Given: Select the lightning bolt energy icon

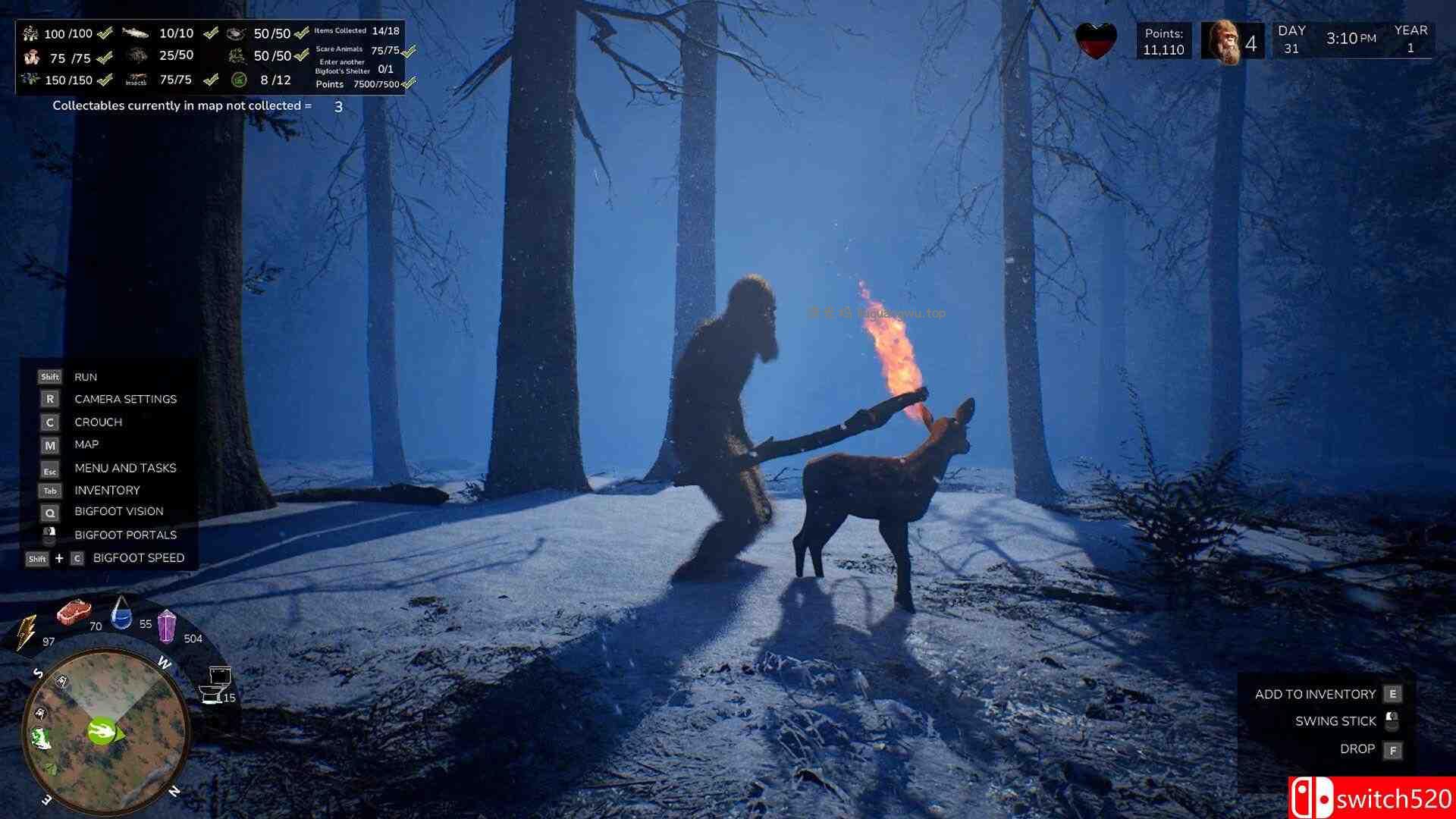Looking at the screenshot, I should click(27, 631).
